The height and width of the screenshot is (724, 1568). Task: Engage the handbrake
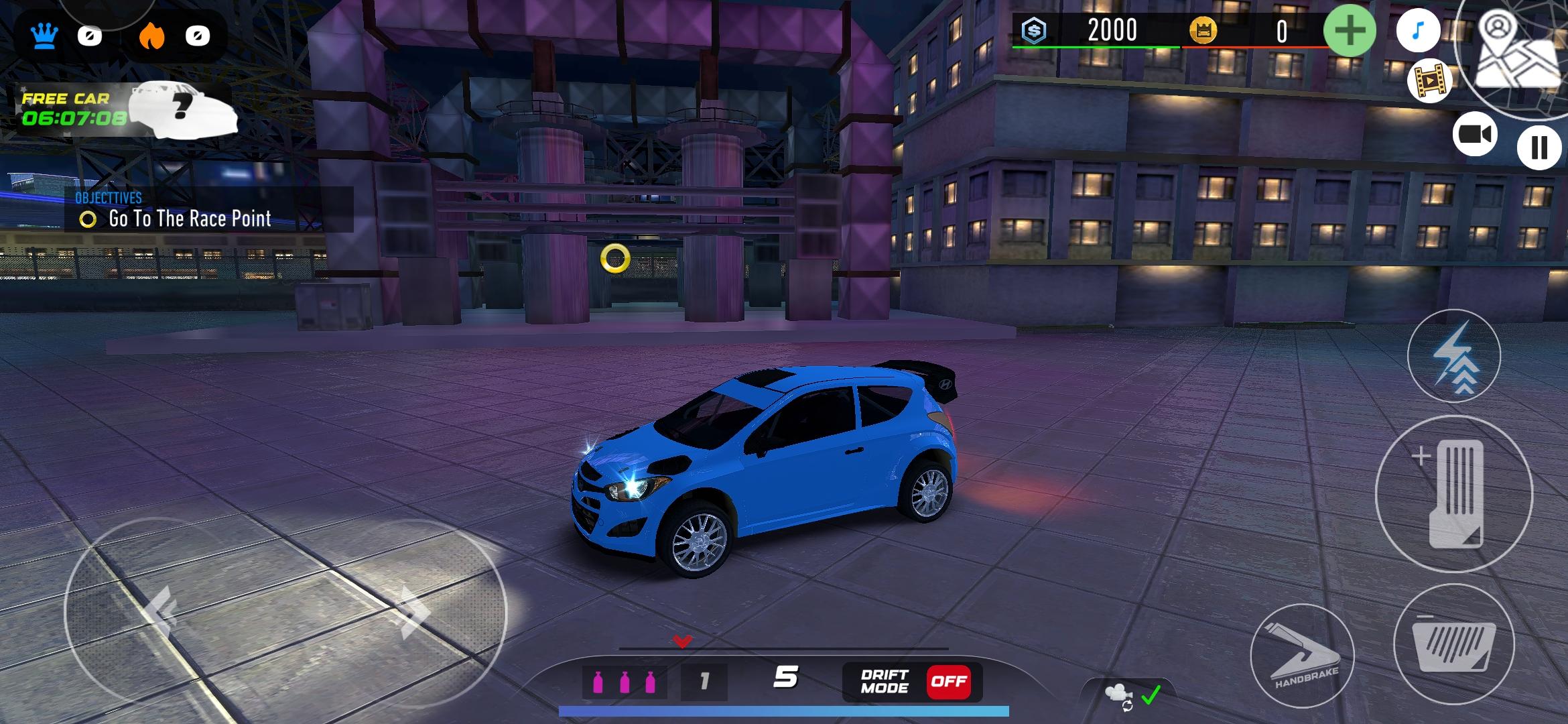click(1302, 655)
